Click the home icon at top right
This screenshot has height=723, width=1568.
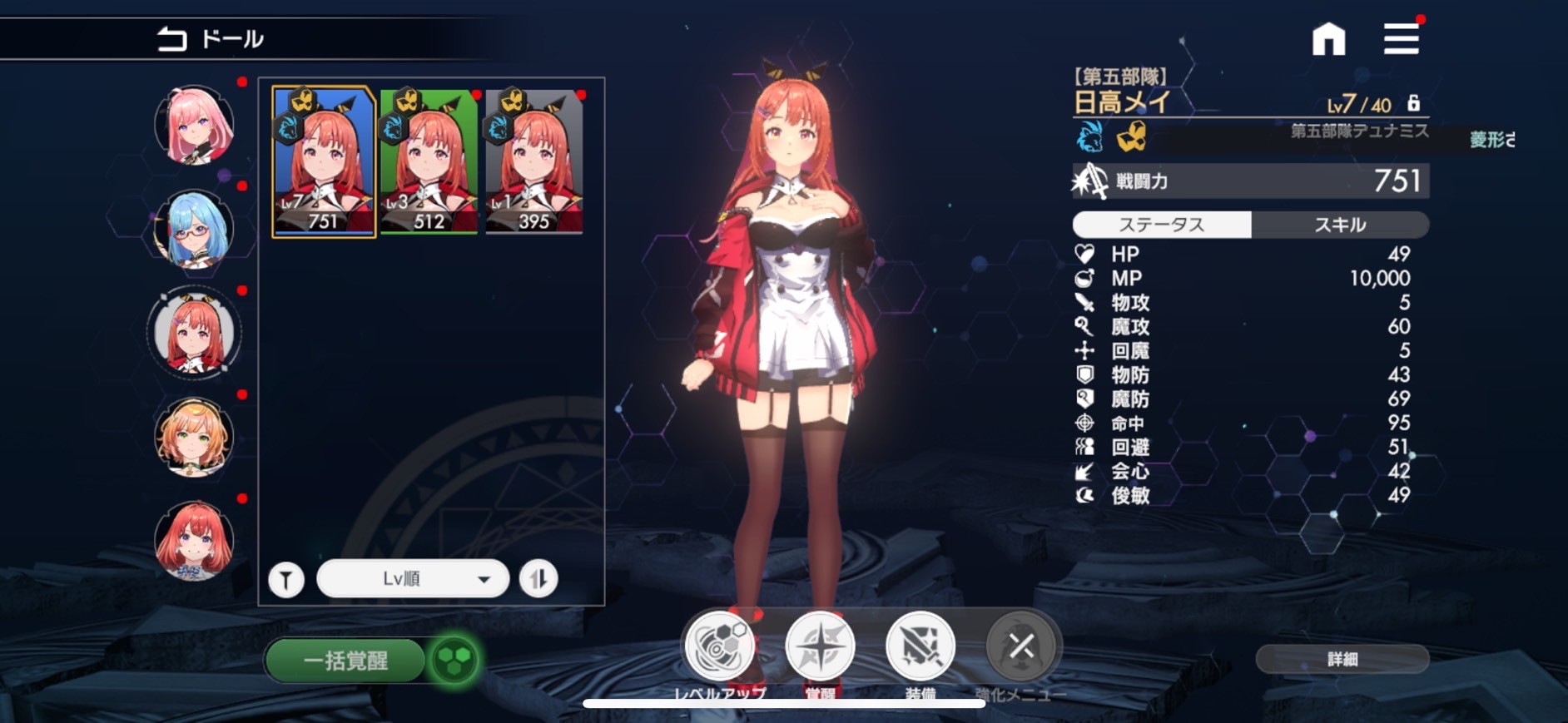click(1329, 37)
